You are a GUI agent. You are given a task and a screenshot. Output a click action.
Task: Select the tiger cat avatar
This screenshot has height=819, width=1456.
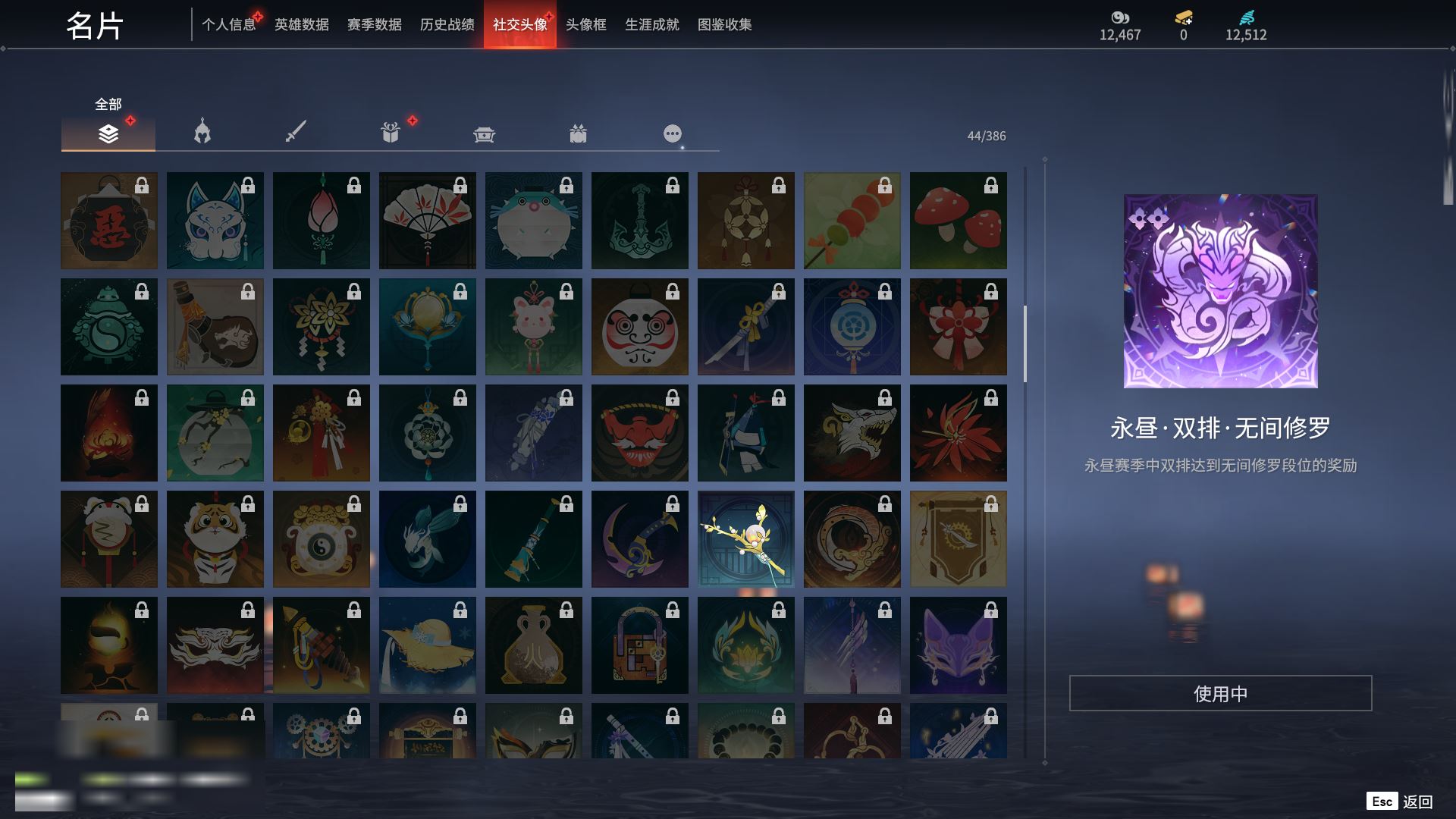[x=215, y=539]
